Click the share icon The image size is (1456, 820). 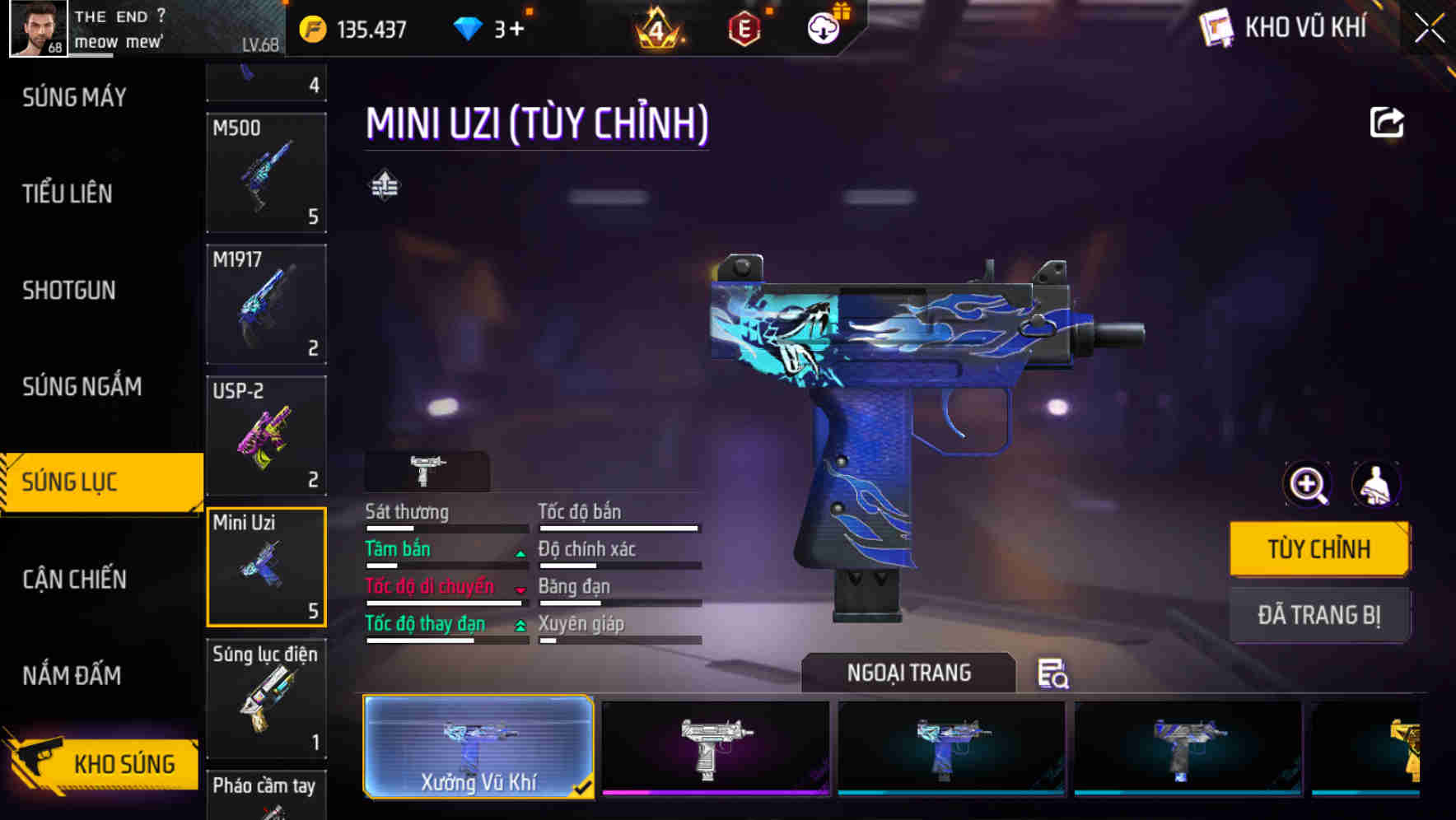coord(1386,123)
